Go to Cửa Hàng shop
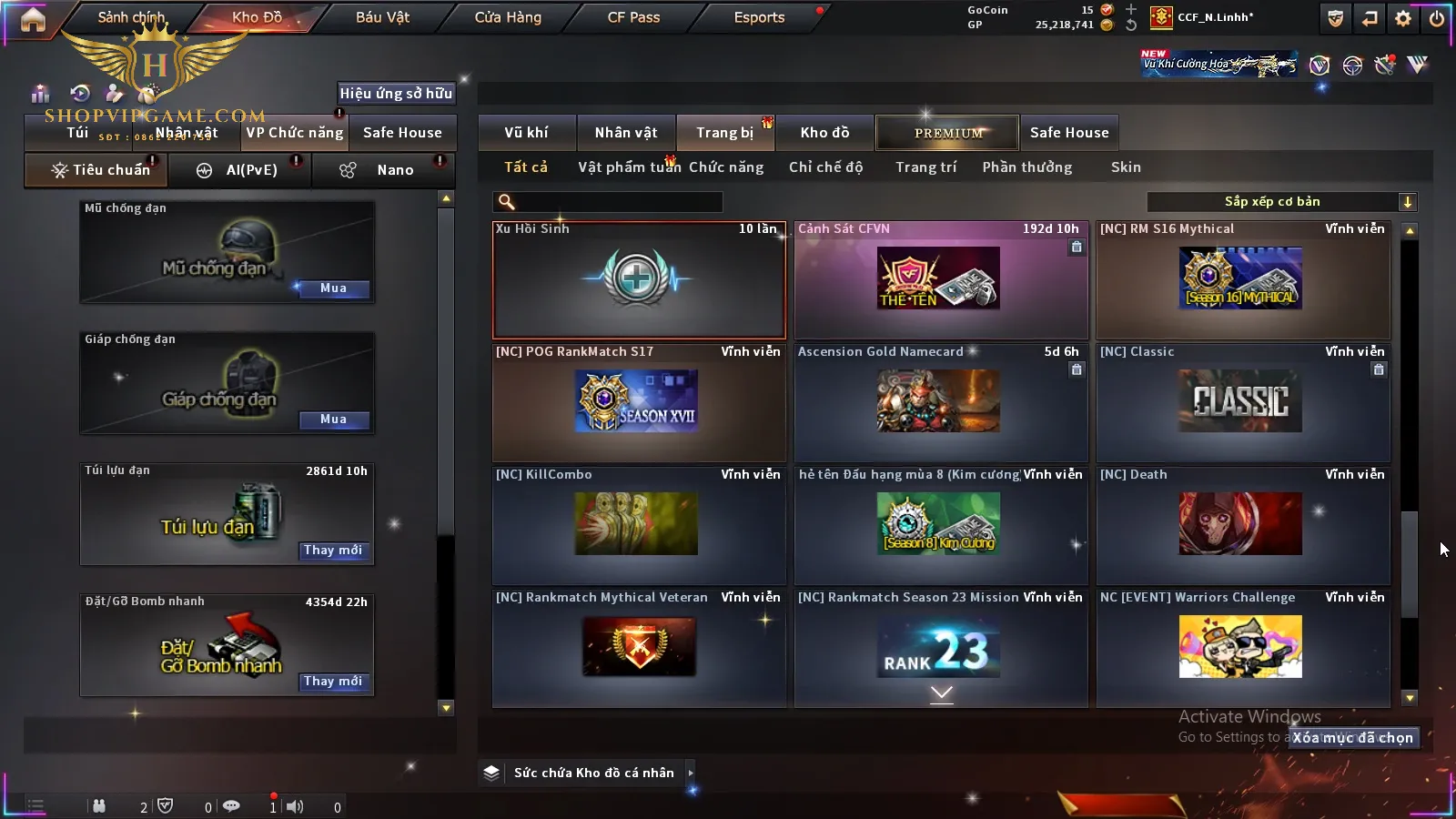 click(x=508, y=17)
